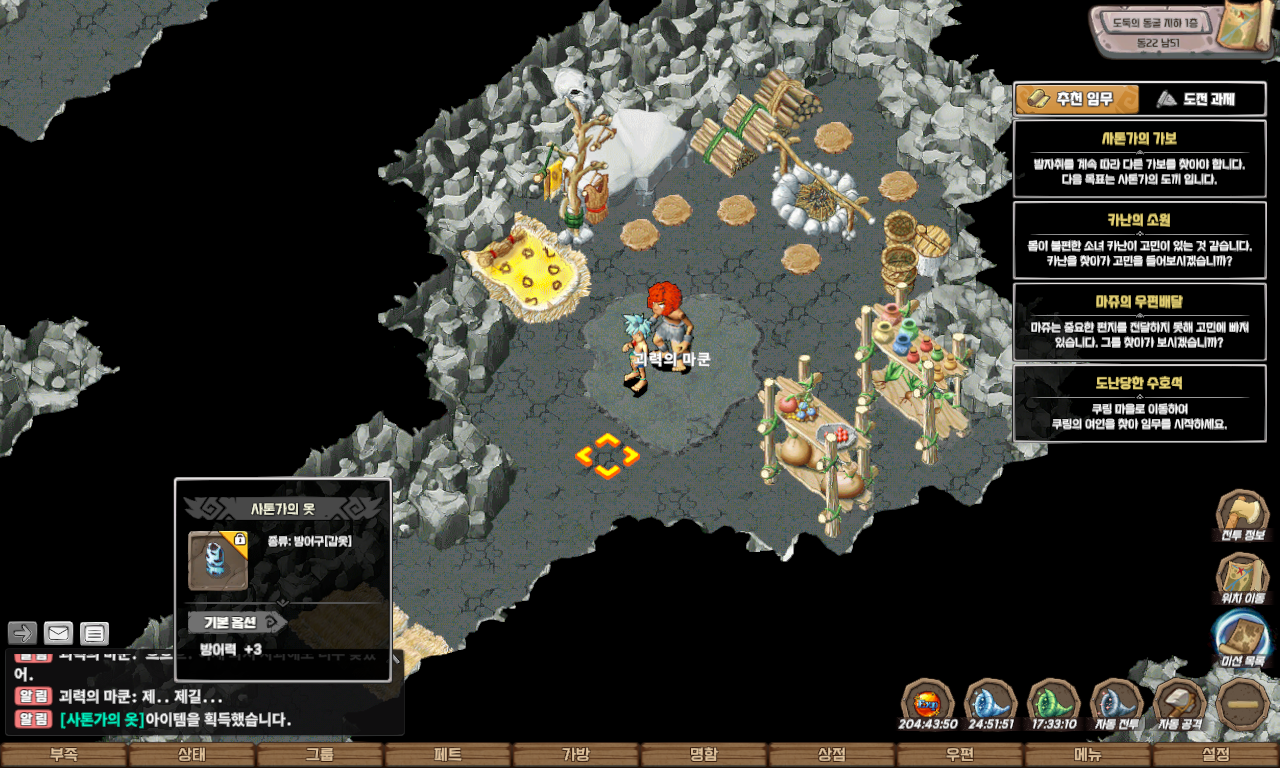Select the 도난당한 수호석 quest entry
The width and height of the screenshot is (1280, 768).
pos(1139,402)
